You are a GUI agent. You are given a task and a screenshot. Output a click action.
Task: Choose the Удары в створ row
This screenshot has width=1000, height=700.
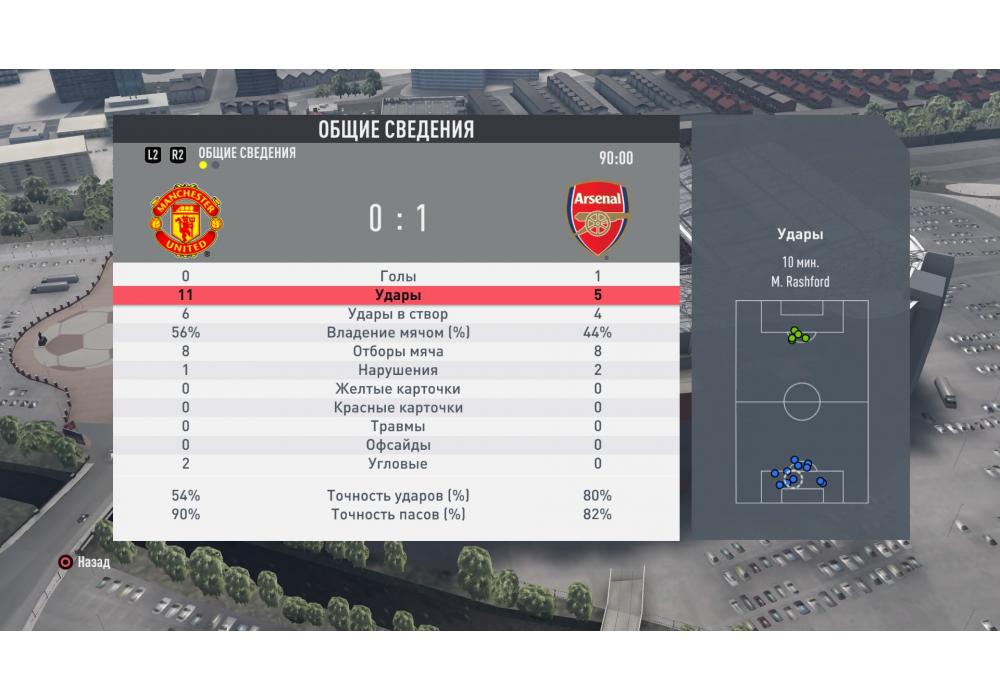[x=397, y=314]
